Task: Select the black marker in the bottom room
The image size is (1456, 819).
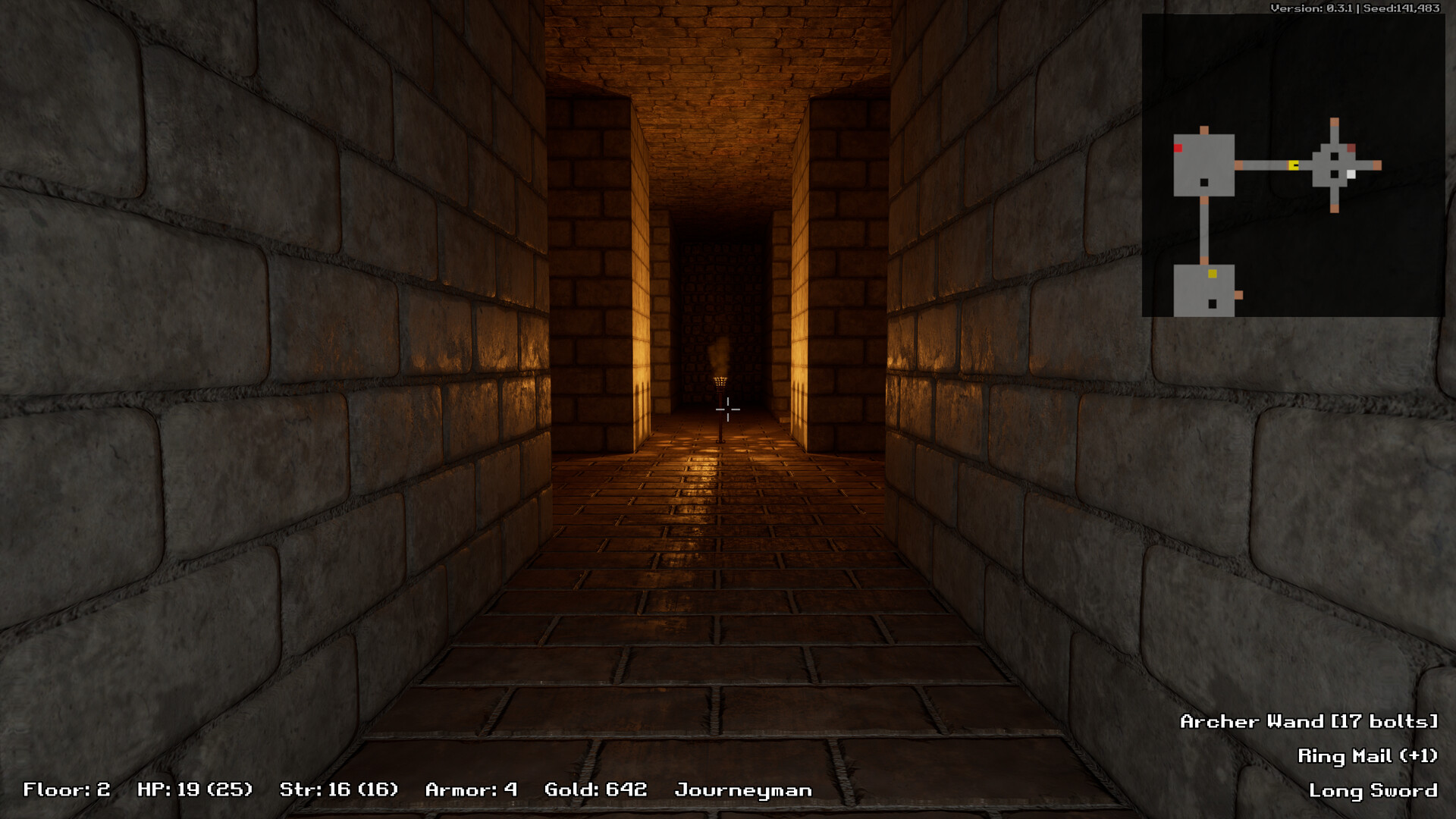Action: 1212,303
